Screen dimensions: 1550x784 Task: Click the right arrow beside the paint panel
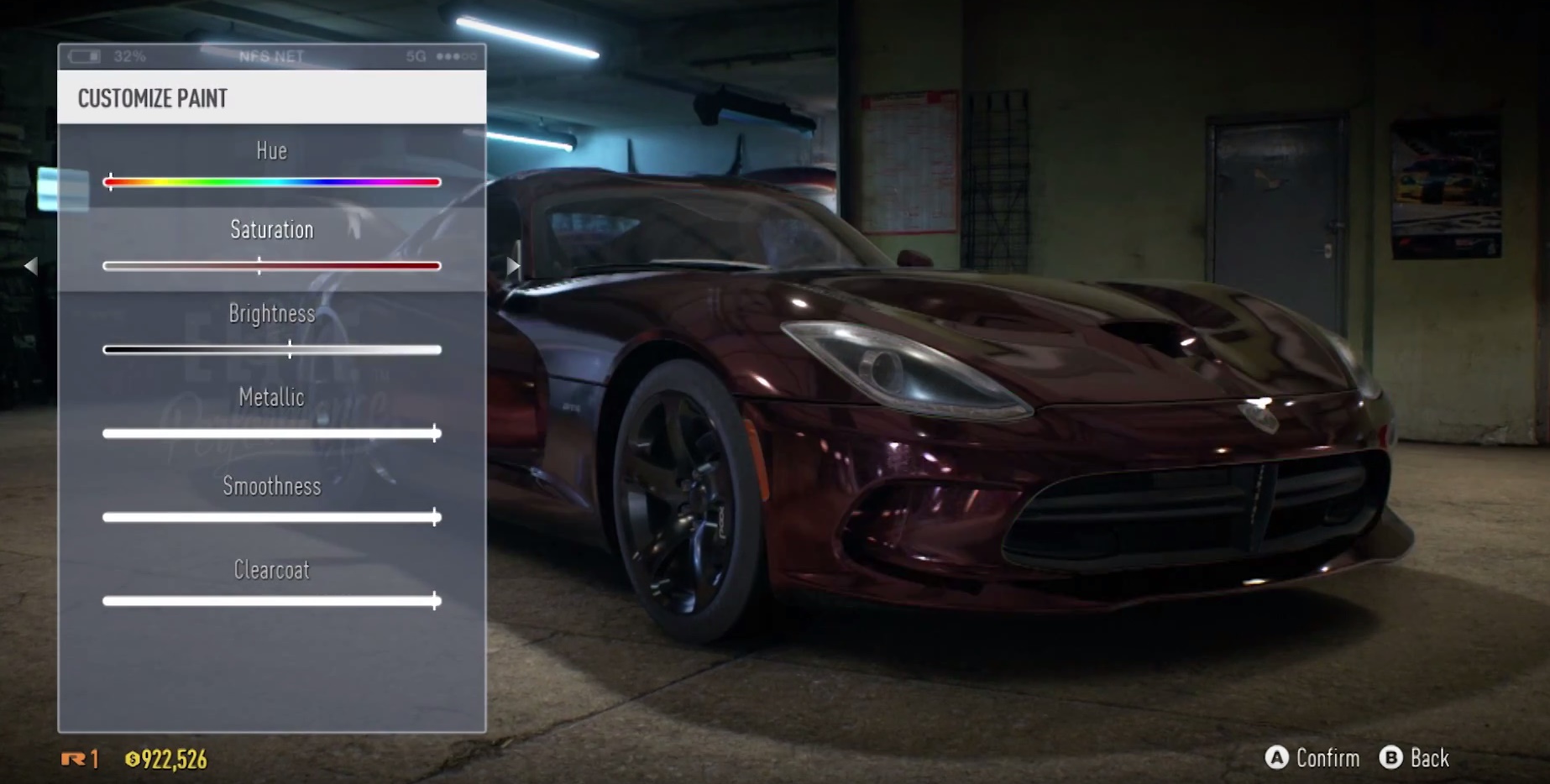(512, 266)
